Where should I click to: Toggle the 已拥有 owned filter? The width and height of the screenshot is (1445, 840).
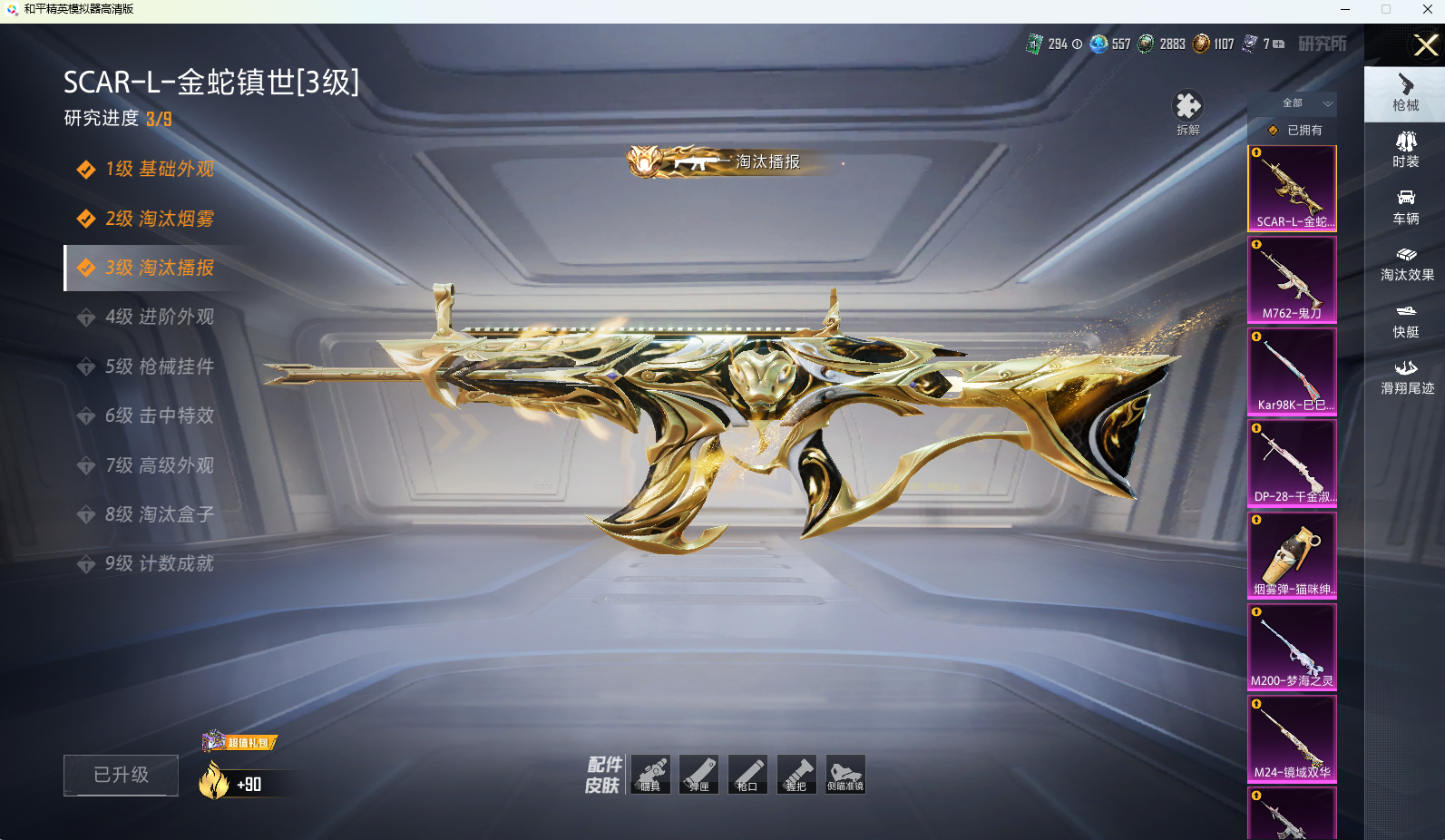pos(1295,130)
